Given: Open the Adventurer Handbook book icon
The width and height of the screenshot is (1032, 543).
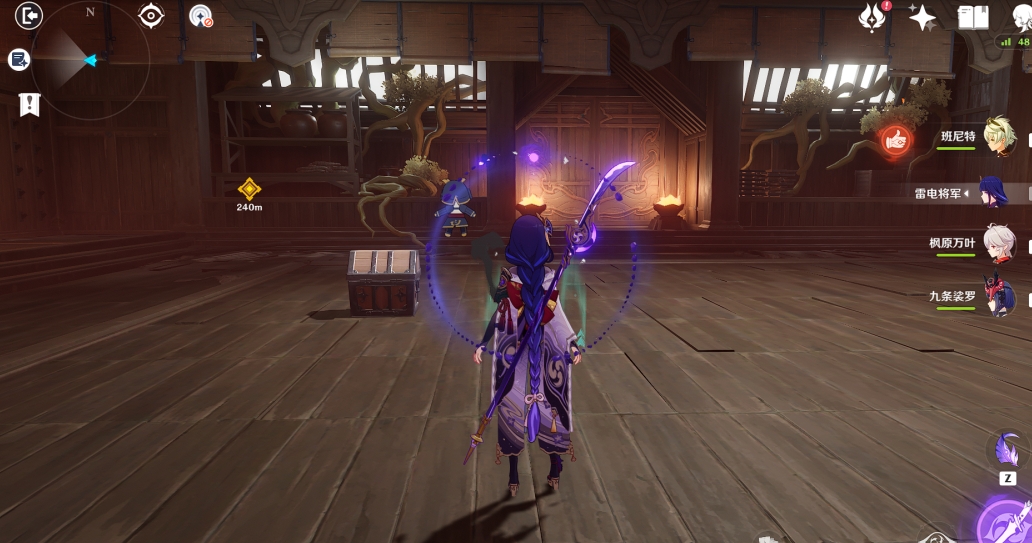Looking at the screenshot, I should (973, 17).
